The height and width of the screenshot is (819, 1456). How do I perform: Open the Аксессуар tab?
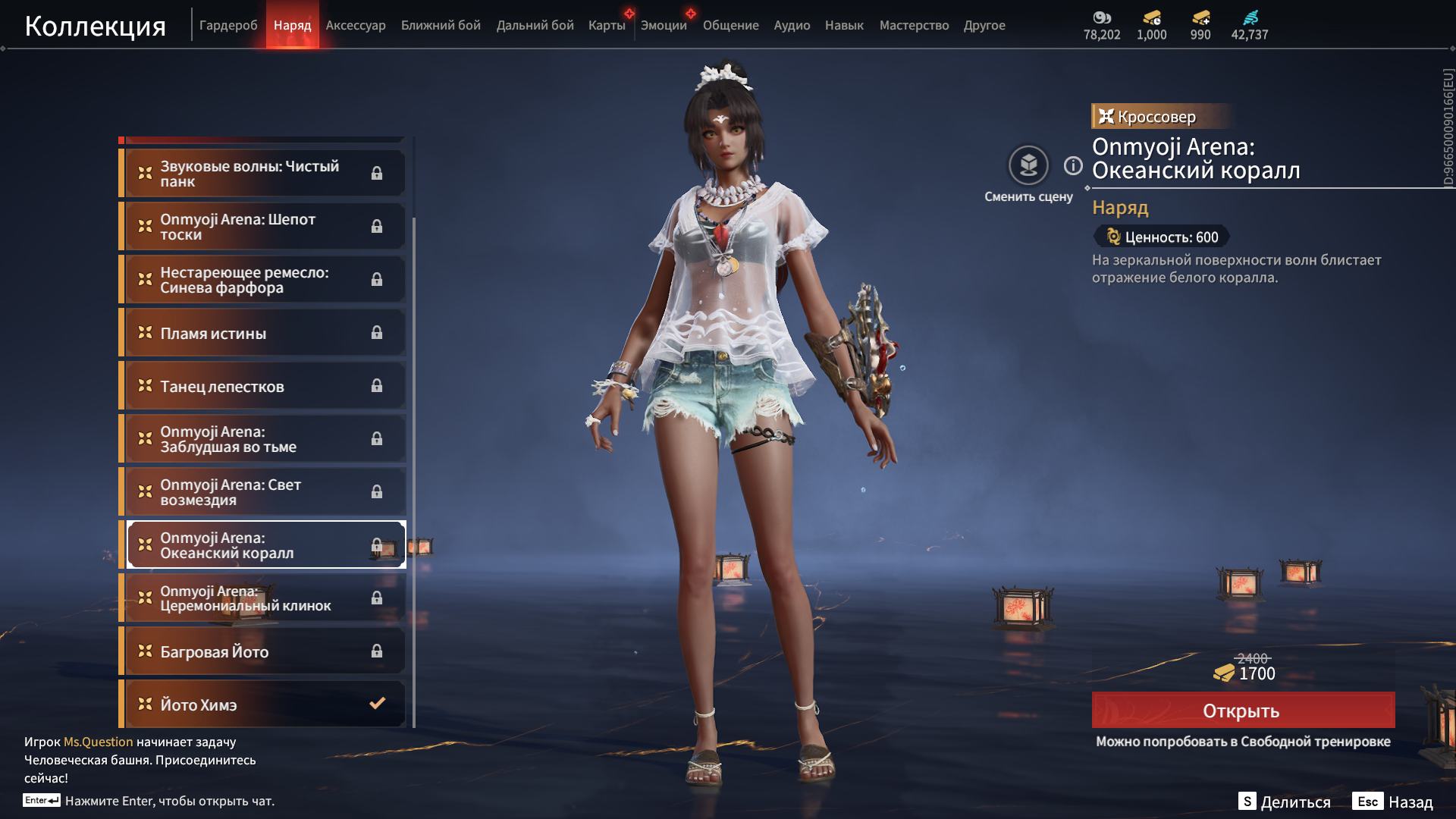click(356, 25)
